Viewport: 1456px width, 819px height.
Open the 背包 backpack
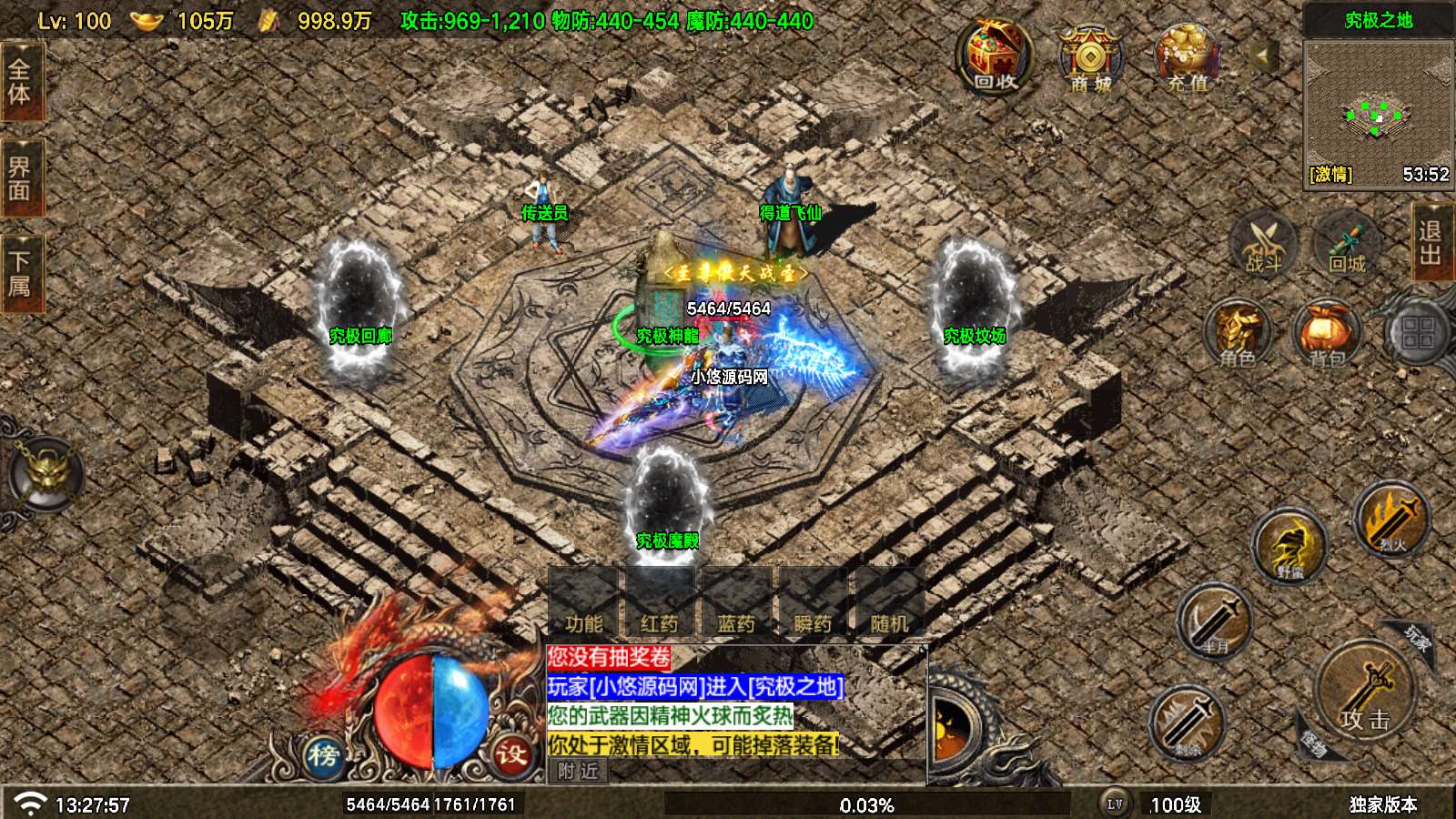(x=1327, y=334)
